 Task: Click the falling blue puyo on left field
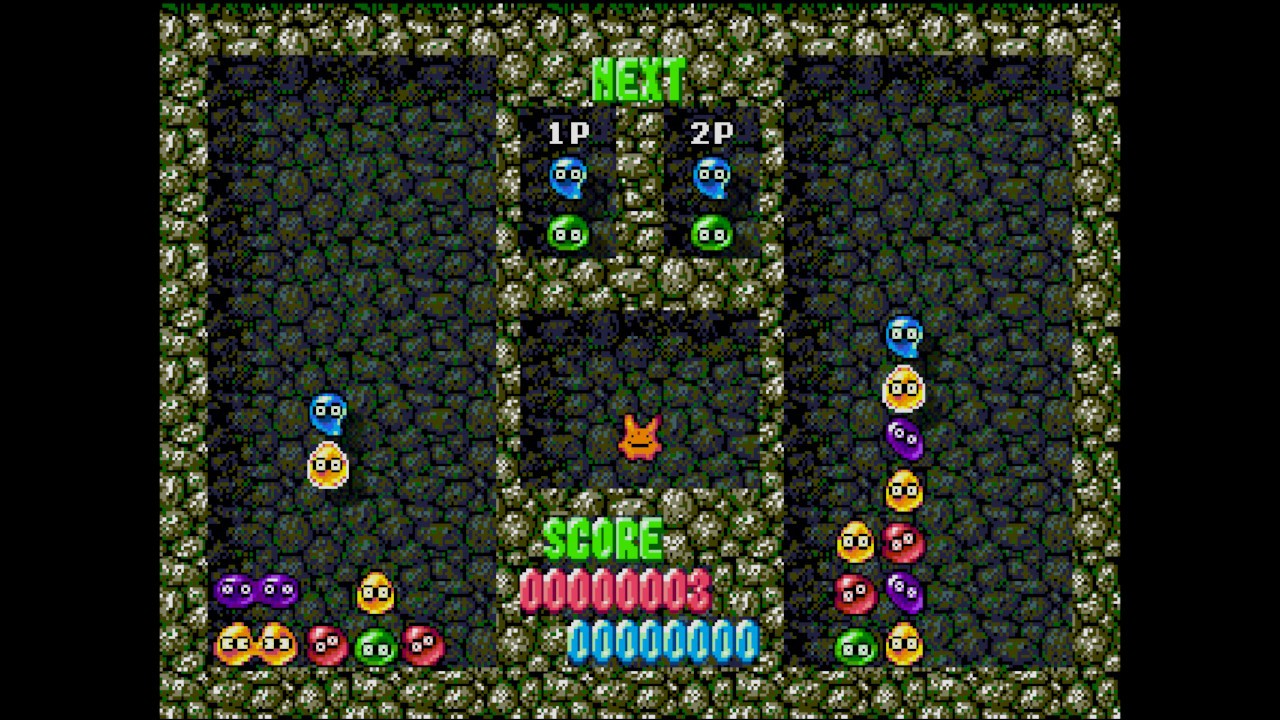point(330,413)
